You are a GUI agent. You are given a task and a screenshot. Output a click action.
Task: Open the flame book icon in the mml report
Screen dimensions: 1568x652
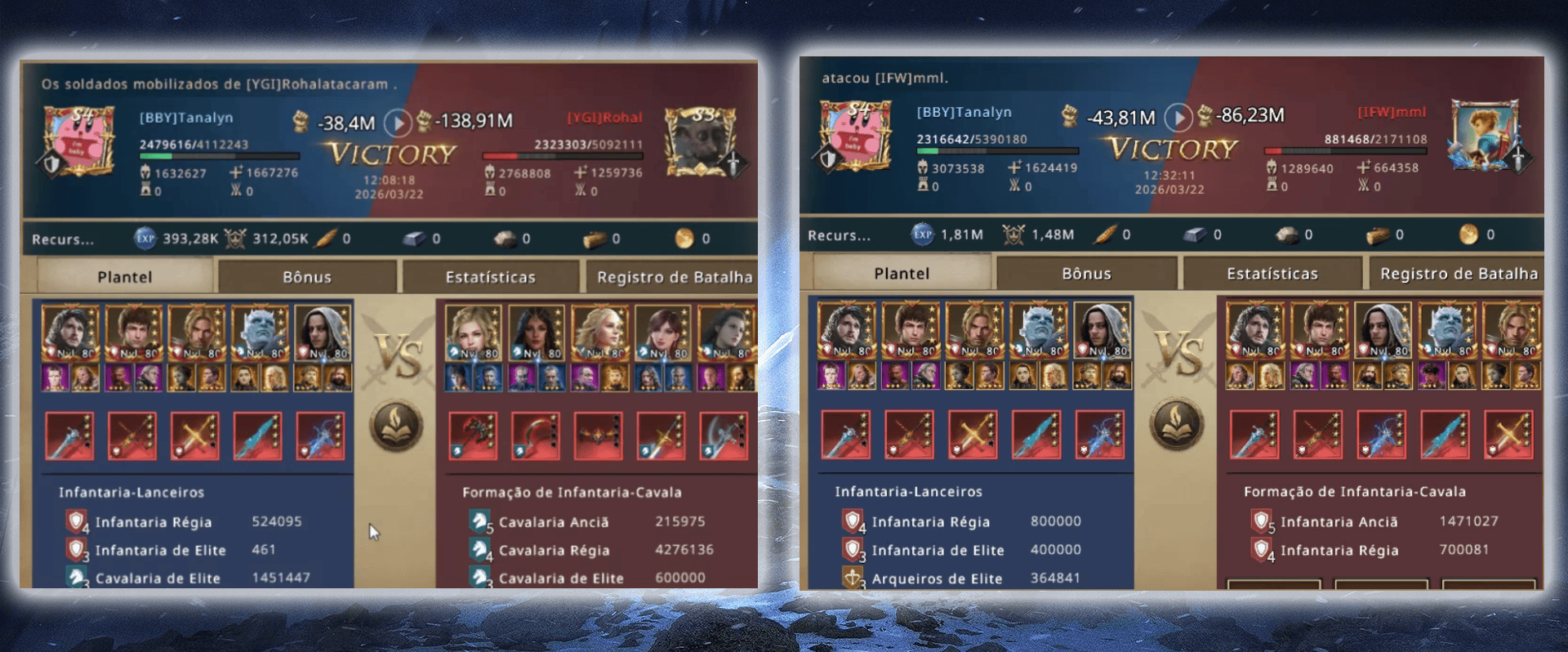[x=1177, y=424]
